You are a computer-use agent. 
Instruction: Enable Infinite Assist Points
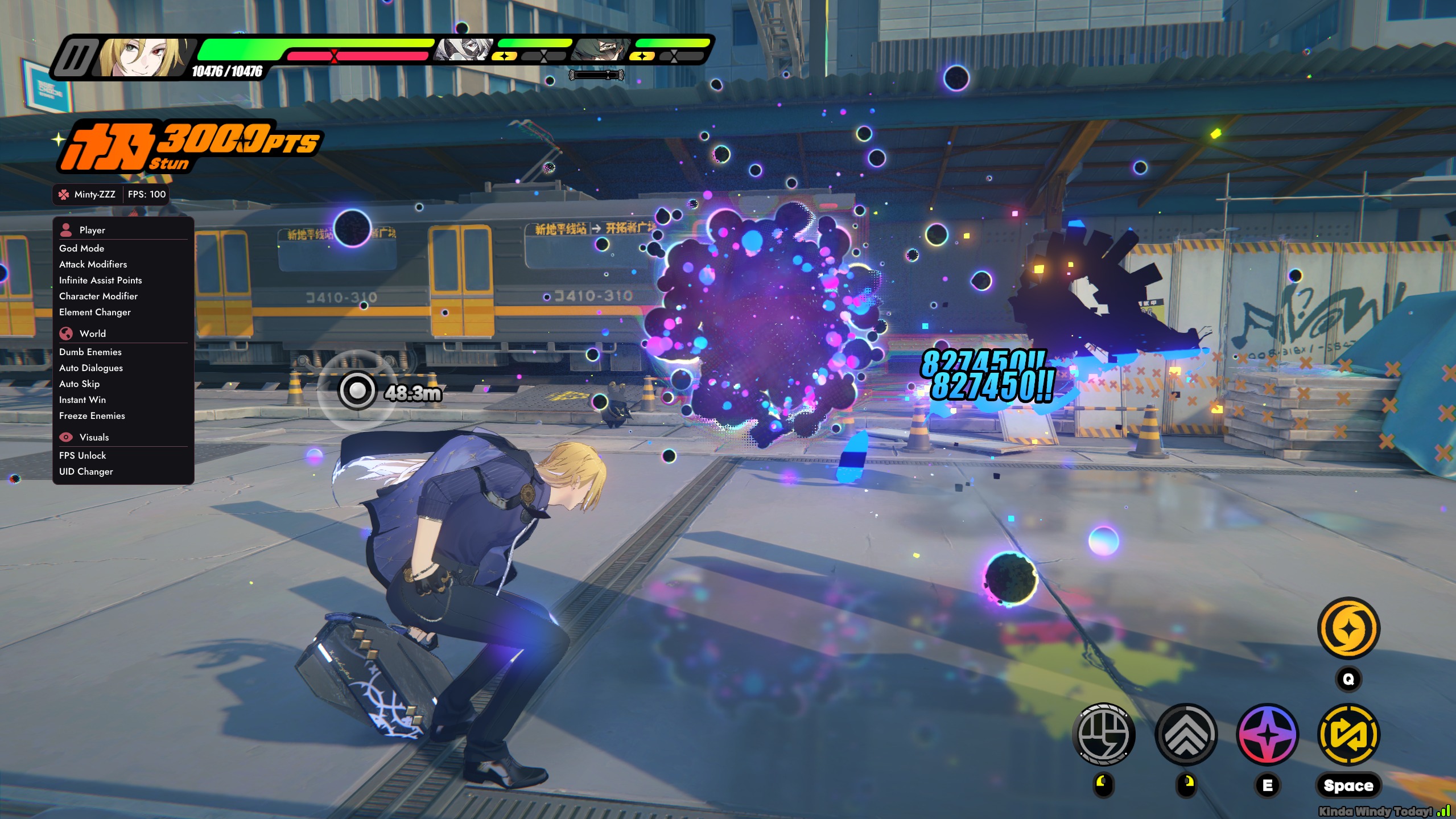[101, 280]
